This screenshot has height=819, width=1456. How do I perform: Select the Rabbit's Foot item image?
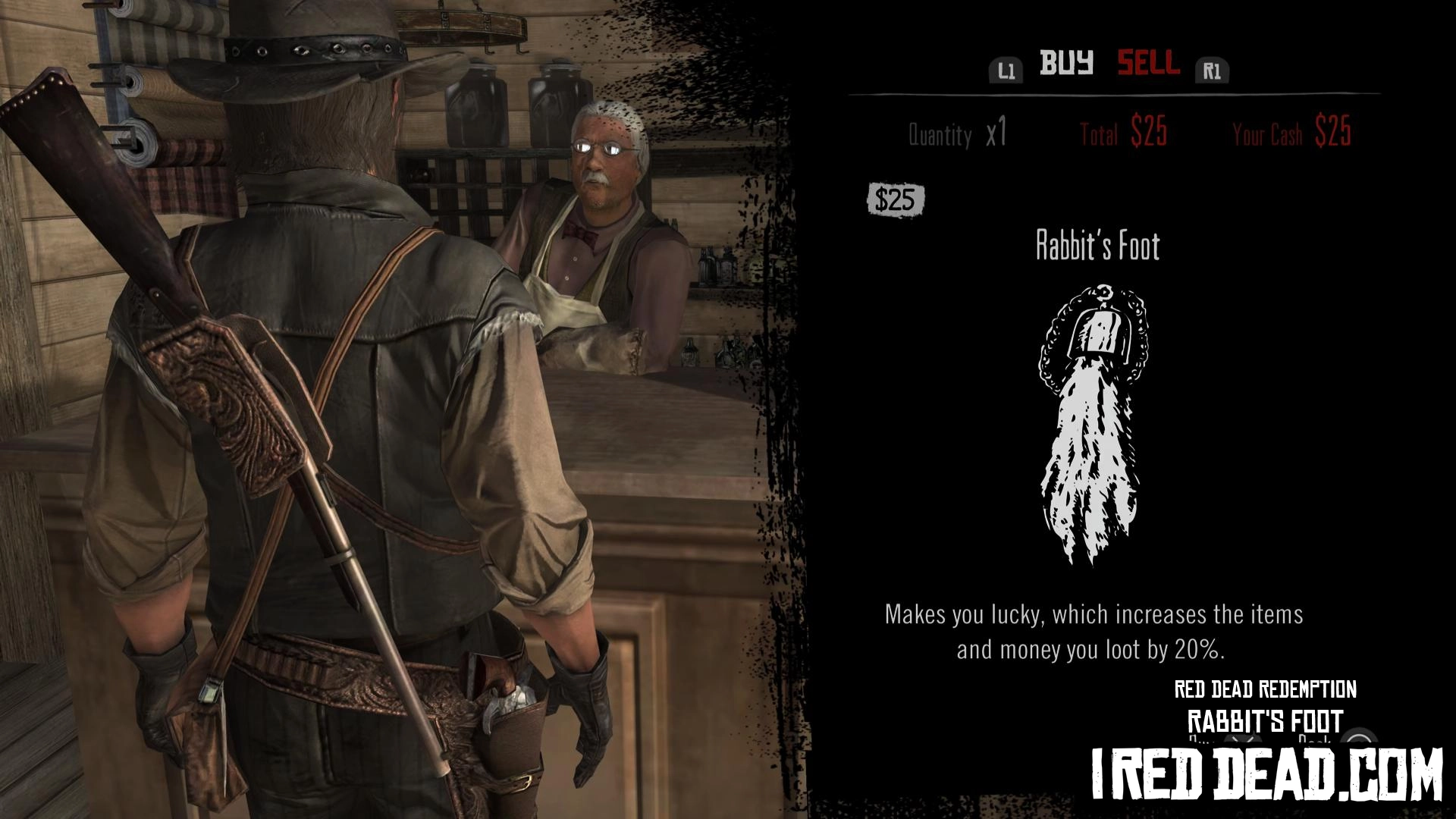pyautogui.click(x=1093, y=423)
